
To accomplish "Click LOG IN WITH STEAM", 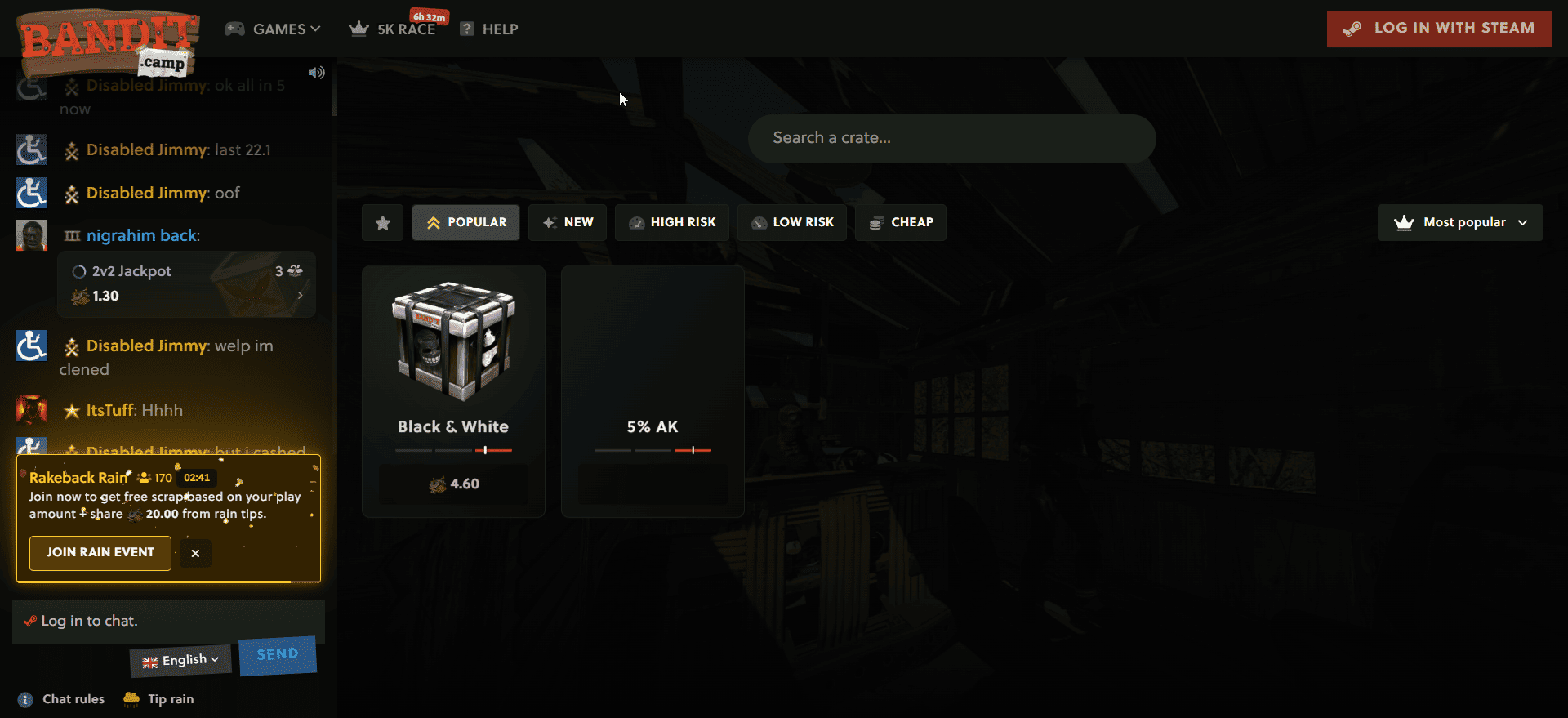I will tap(1438, 28).
